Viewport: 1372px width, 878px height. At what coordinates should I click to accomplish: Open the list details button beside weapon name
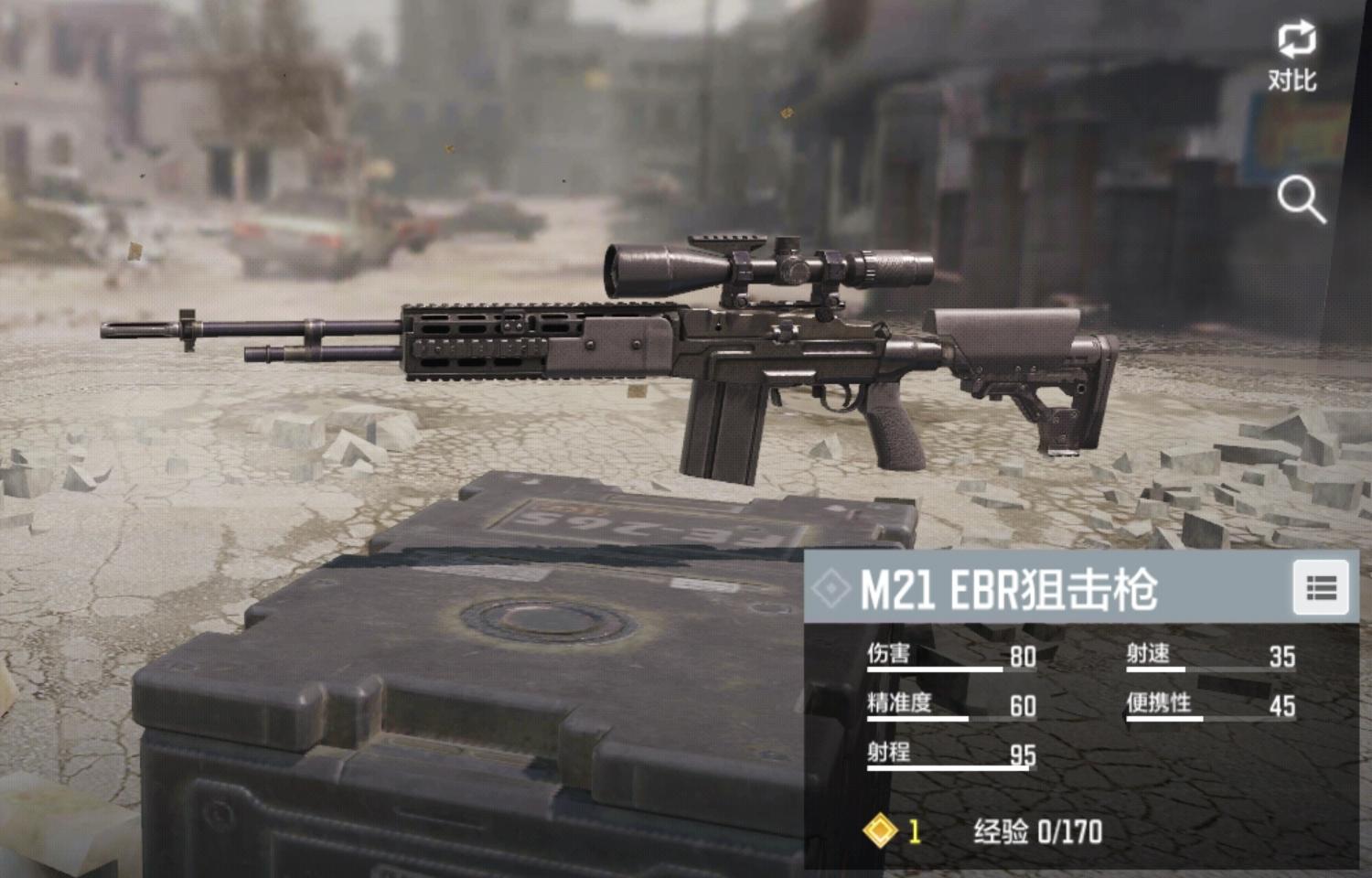(x=1321, y=588)
